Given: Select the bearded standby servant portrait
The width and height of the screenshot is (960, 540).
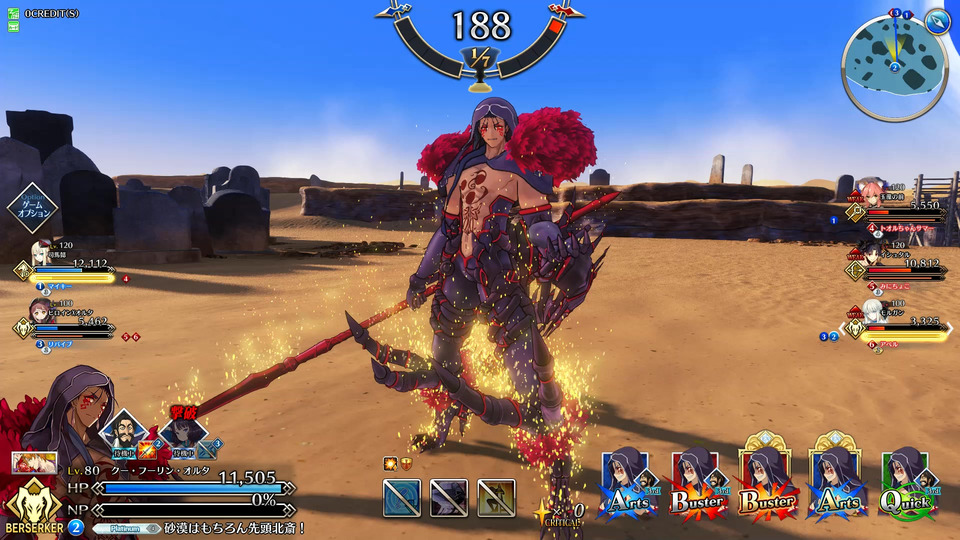Looking at the screenshot, I should point(125,431).
